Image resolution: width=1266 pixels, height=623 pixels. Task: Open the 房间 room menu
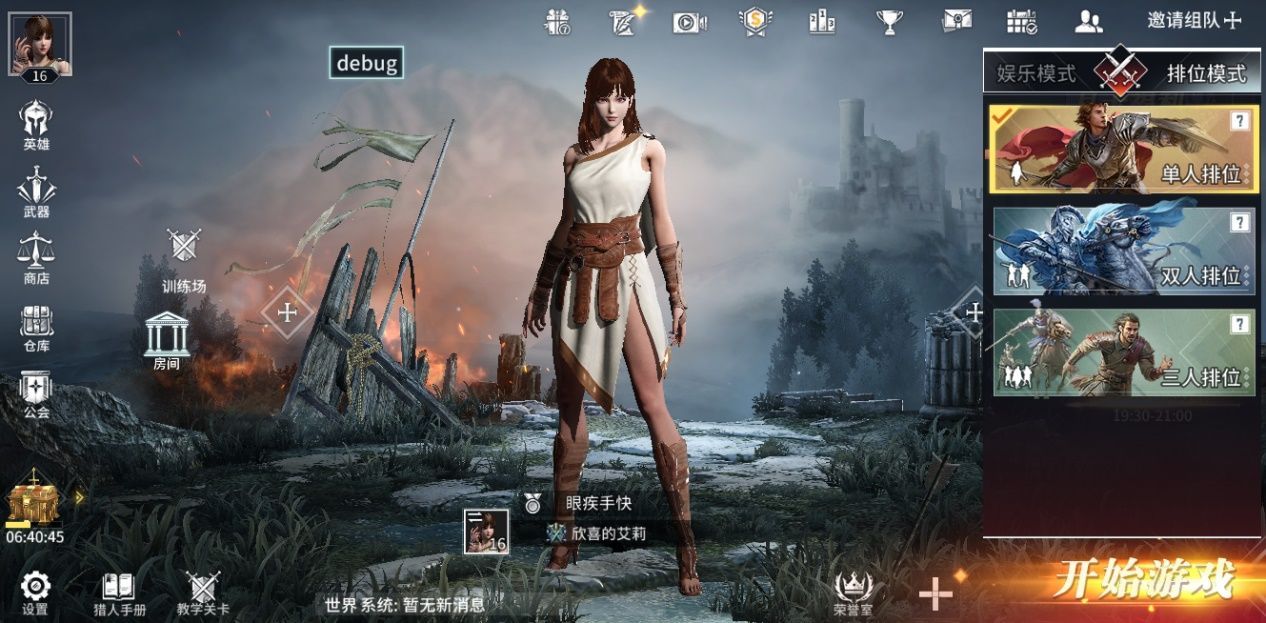pyautogui.click(x=166, y=340)
